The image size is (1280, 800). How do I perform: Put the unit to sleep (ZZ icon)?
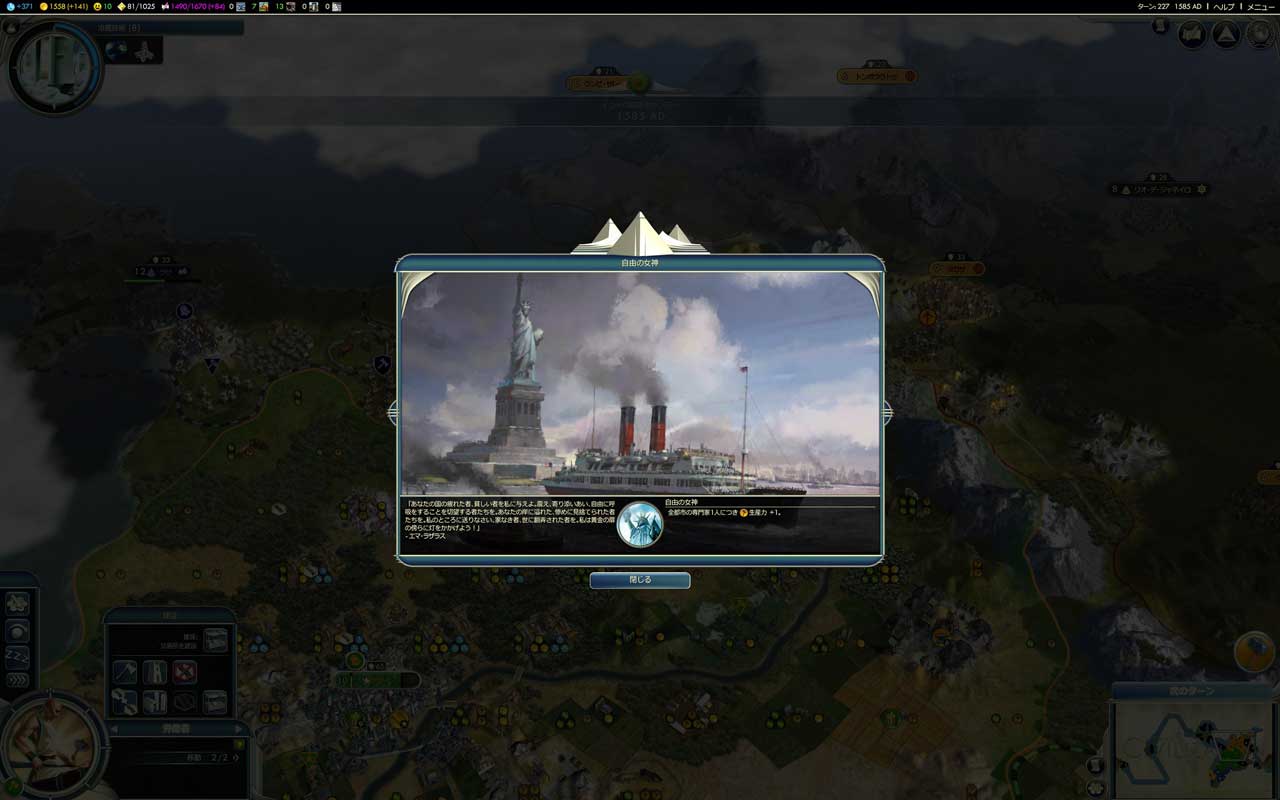click(17, 656)
